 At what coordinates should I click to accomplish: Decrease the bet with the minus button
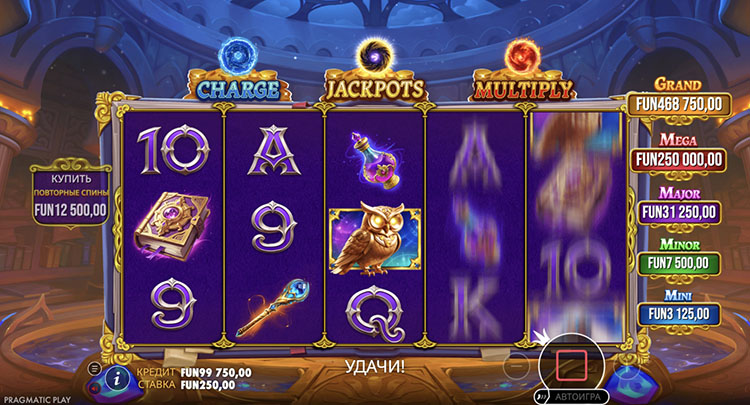[516, 367]
